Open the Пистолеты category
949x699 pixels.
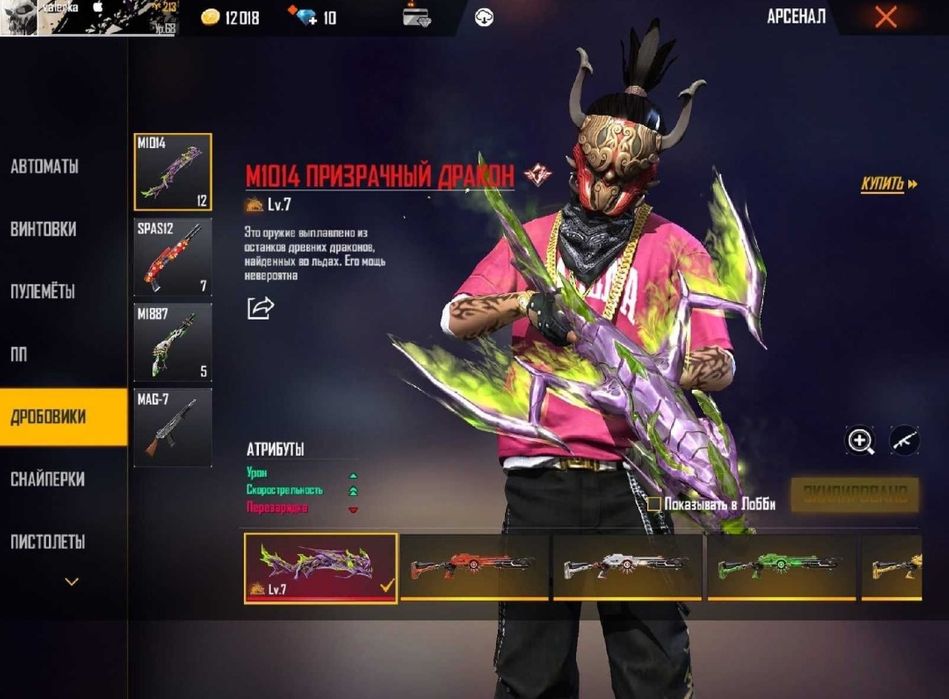point(48,542)
